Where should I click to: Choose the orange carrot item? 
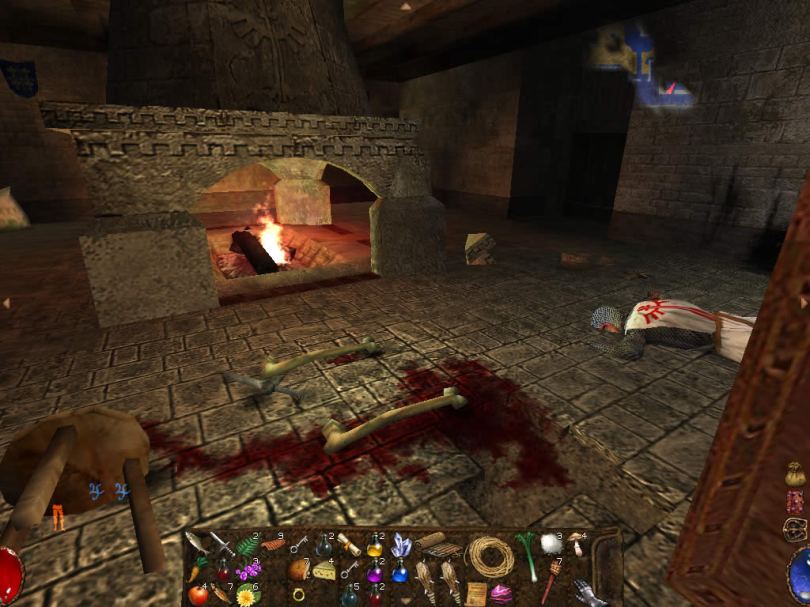click(194, 571)
